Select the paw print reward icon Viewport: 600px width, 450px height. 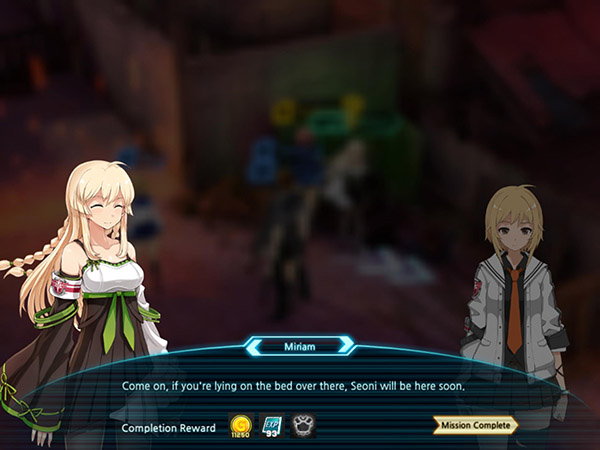pyautogui.click(x=302, y=426)
